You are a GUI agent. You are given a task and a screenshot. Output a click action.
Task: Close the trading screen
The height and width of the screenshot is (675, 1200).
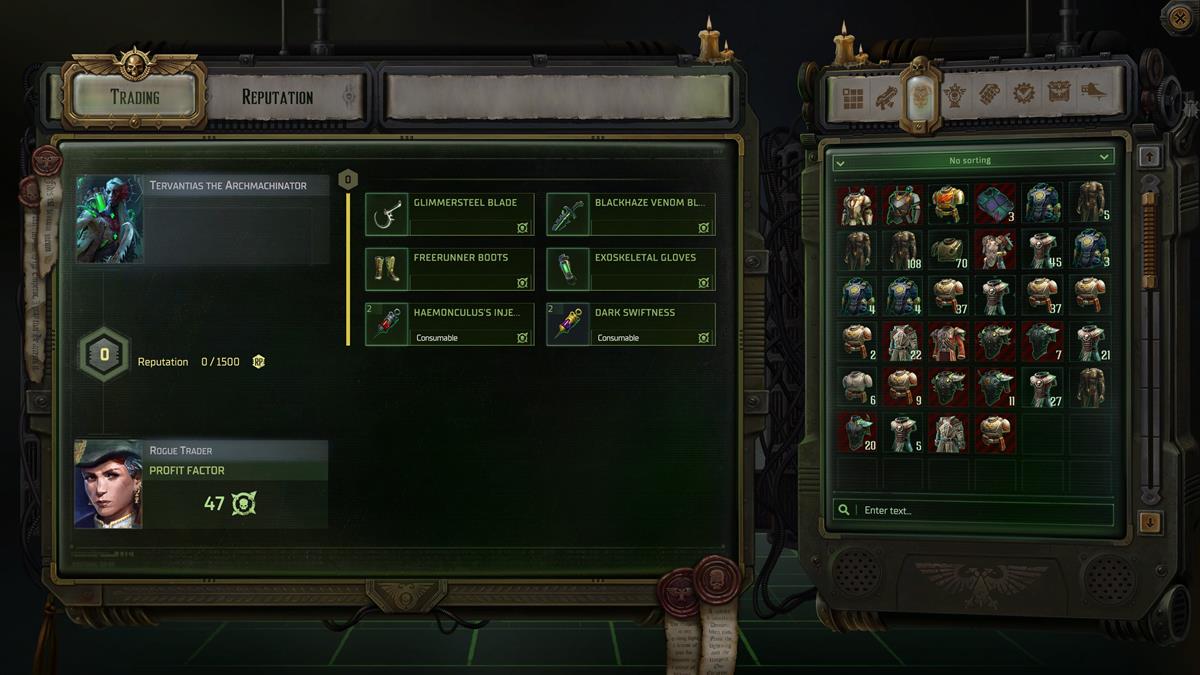click(x=1178, y=17)
